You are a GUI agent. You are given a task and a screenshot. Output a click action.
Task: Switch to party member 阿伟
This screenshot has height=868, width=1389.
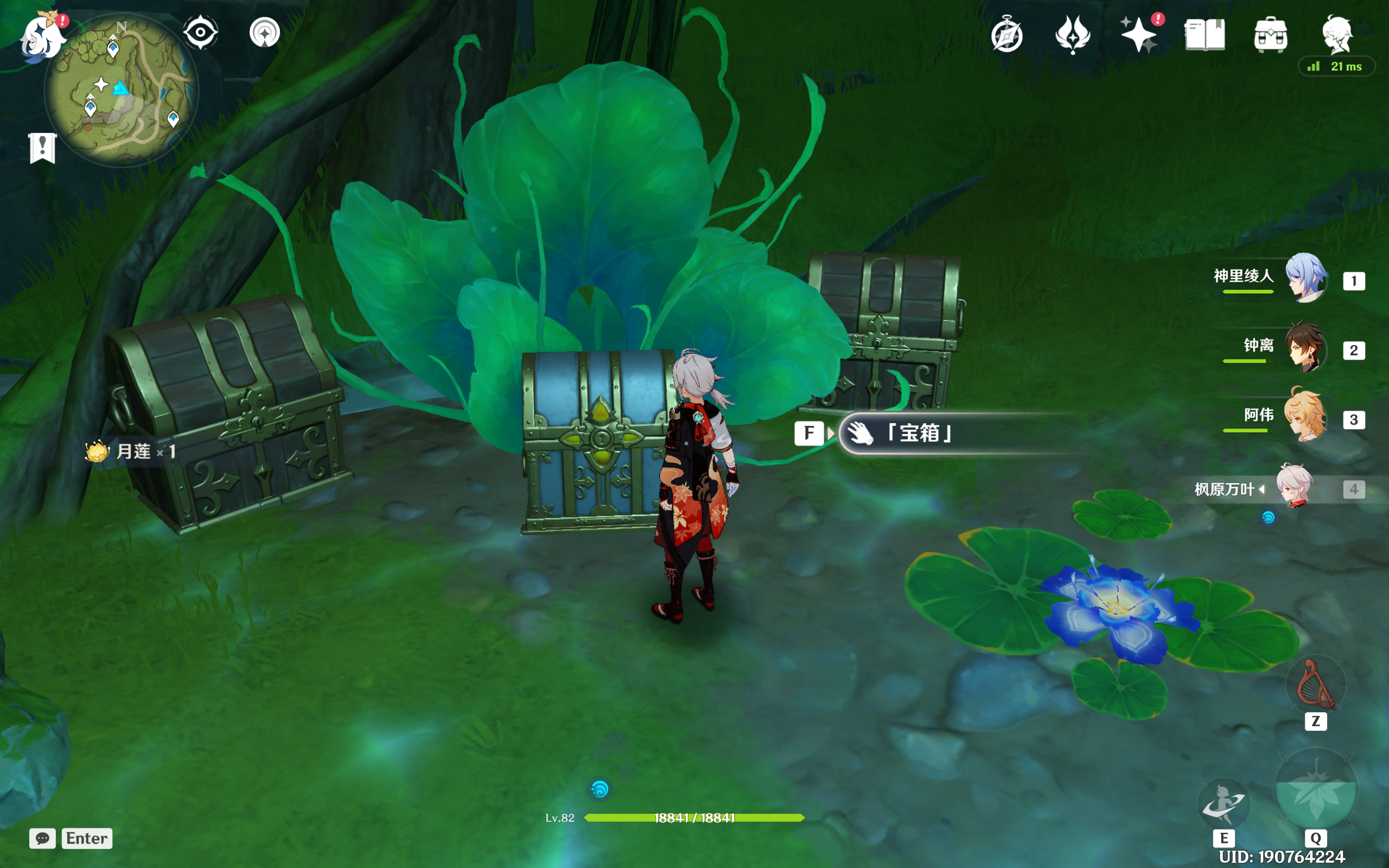tap(1305, 417)
